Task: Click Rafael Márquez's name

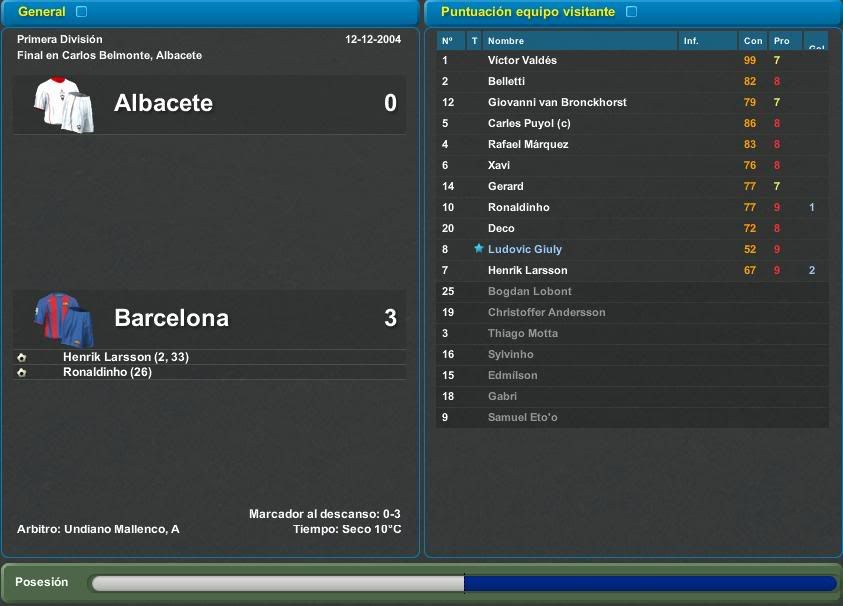Action: tap(528, 145)
